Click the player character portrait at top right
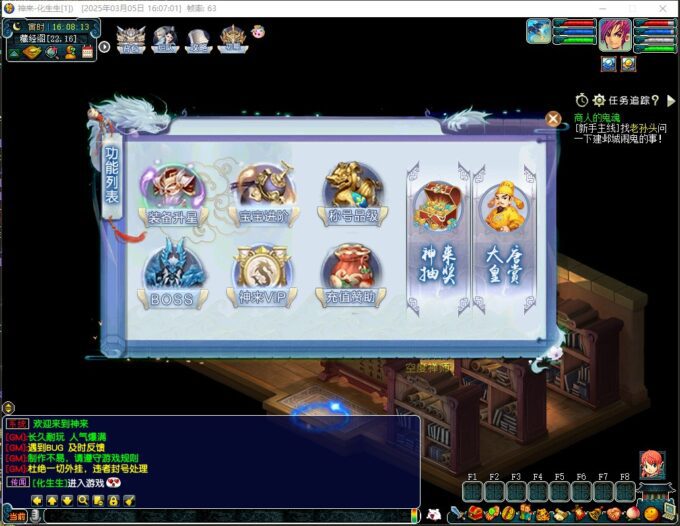Image resolution: width=680 pixels, height=526 pixels. [615, 35]
